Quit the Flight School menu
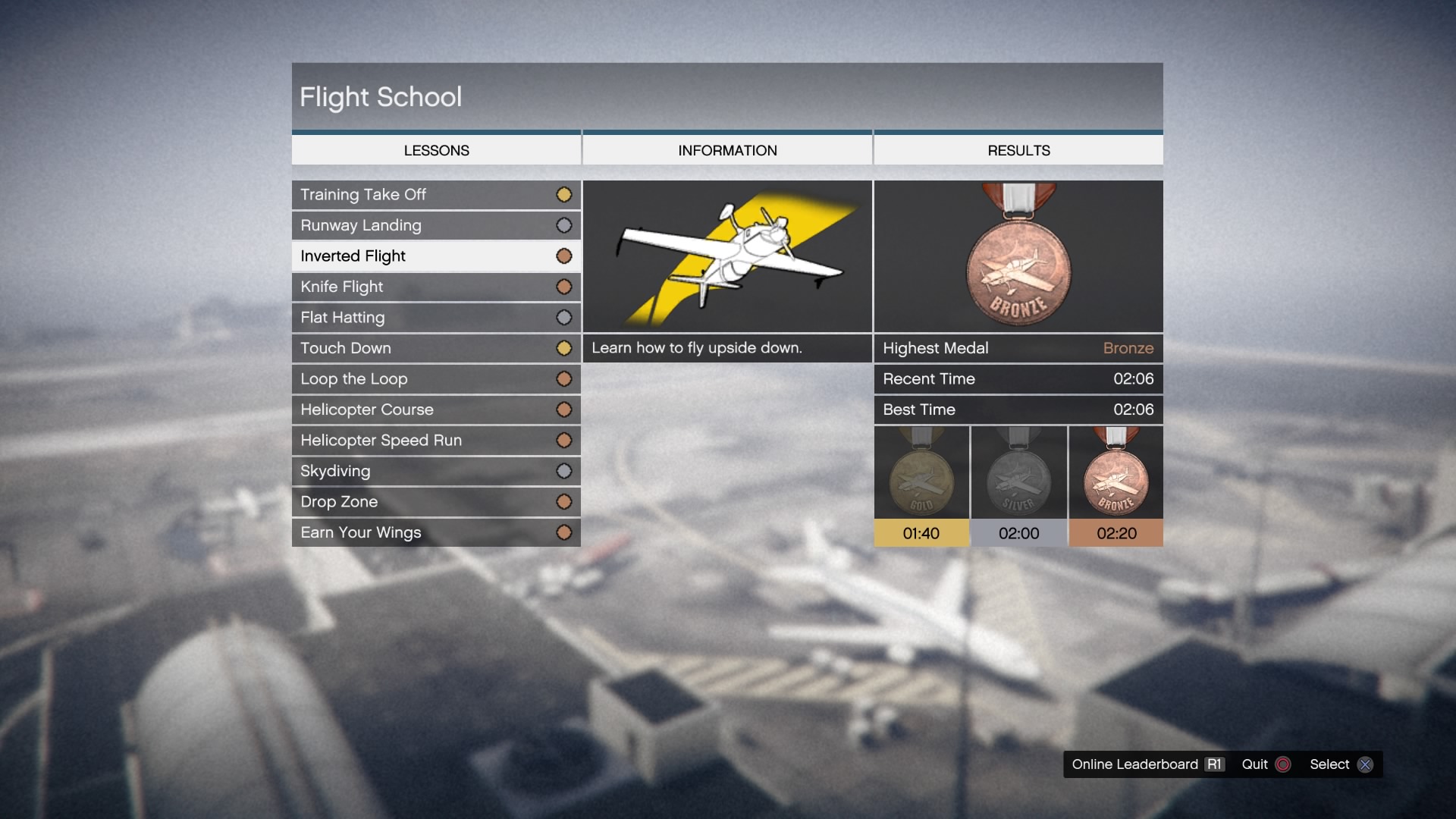The image size is (1456, 819). tap(1265, 764)
